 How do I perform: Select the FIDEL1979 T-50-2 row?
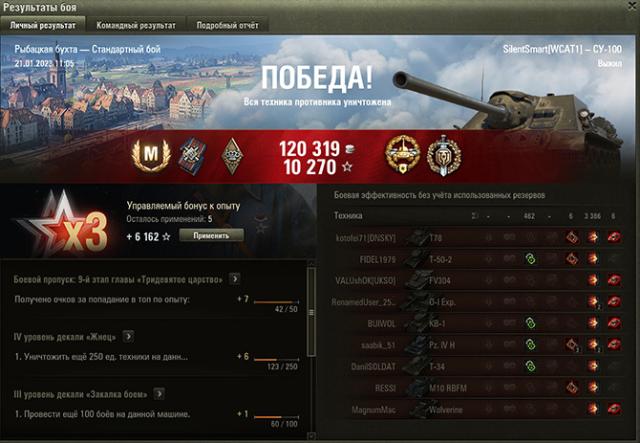pos(480,258)
